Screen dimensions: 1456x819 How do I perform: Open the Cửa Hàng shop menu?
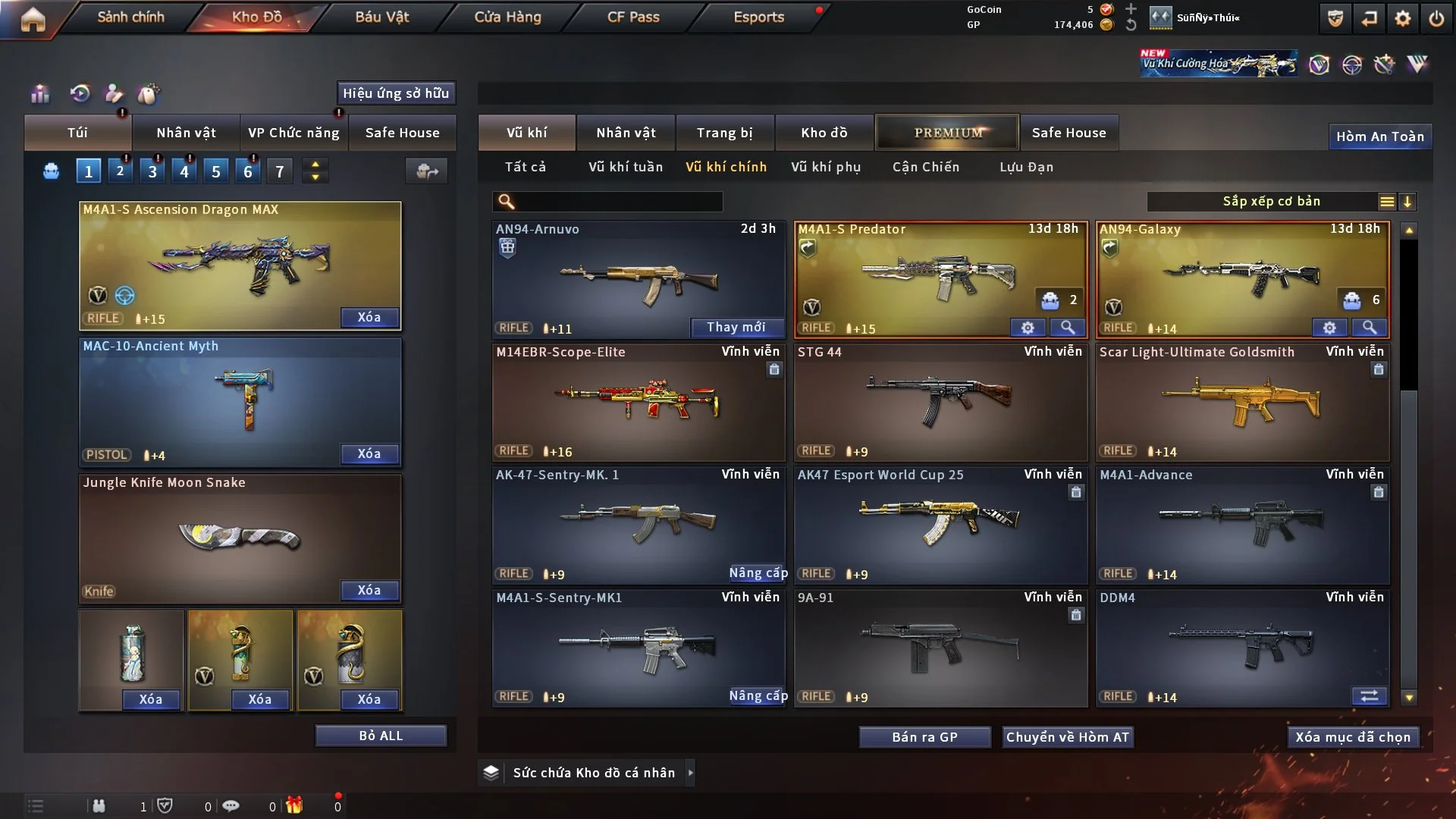pos(507,17)
